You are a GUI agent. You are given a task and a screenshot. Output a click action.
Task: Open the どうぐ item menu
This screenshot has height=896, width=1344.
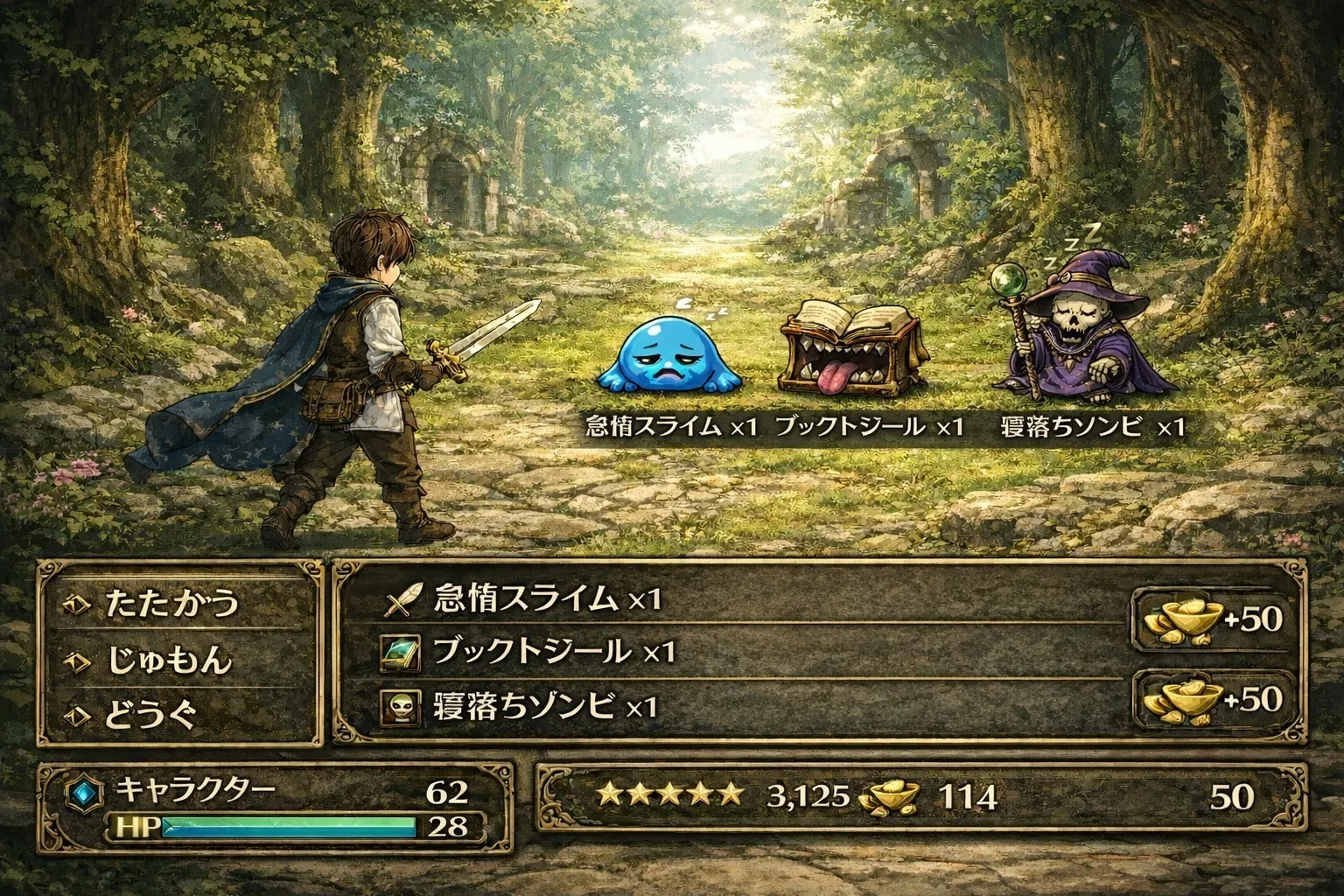tap(150, 716)
